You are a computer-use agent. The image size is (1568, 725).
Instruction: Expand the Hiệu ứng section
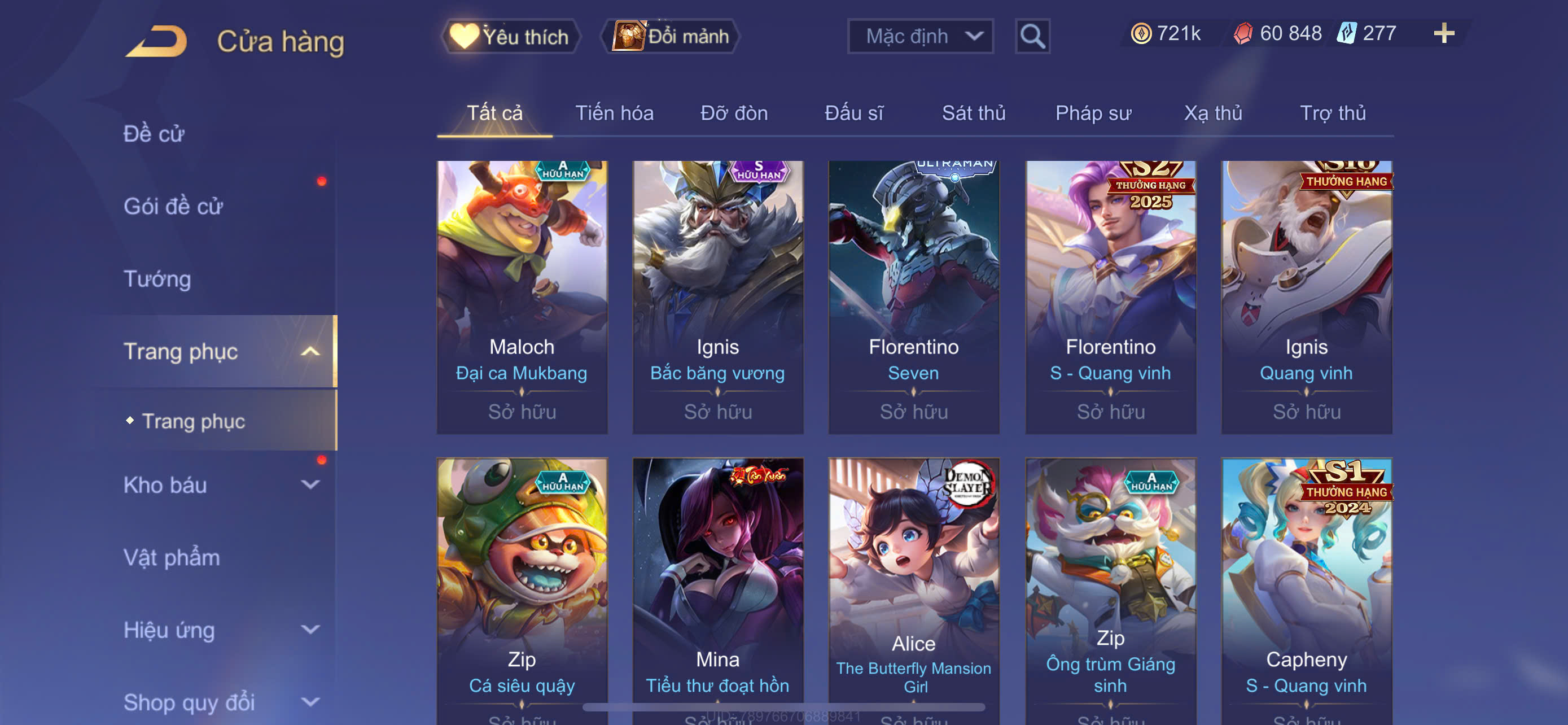[x=219, y=630]
